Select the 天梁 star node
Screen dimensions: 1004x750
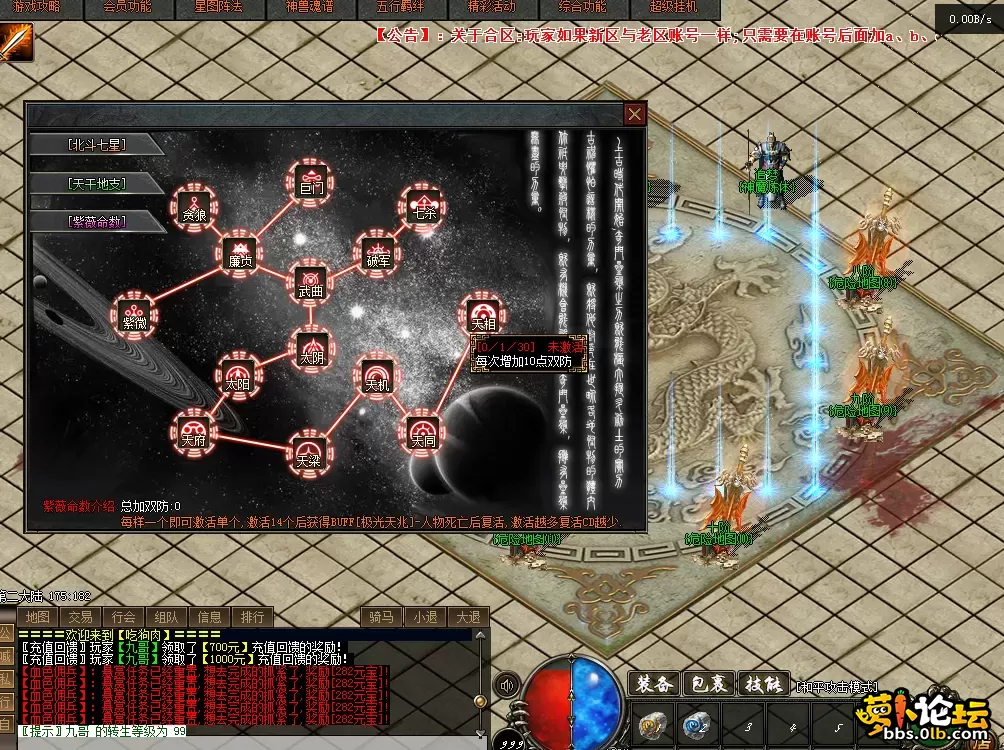pos(309,454)
